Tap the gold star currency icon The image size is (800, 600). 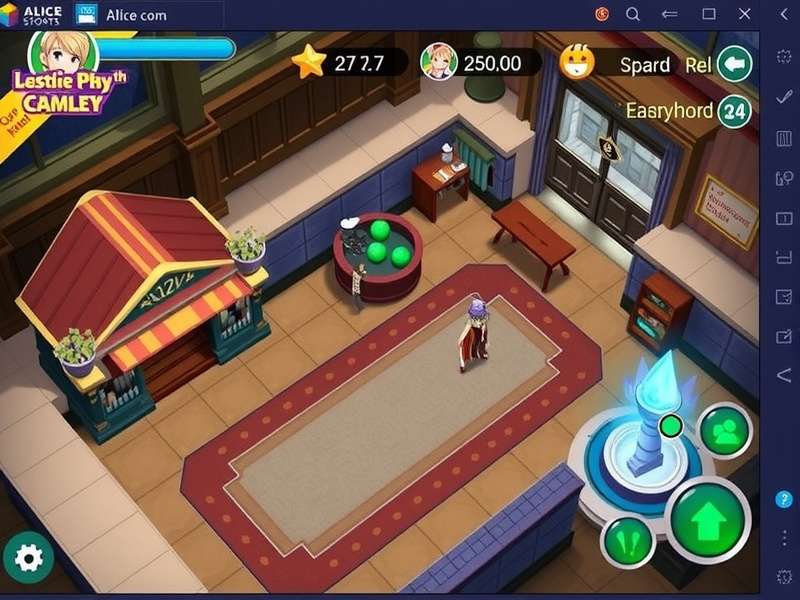(310, 62)
